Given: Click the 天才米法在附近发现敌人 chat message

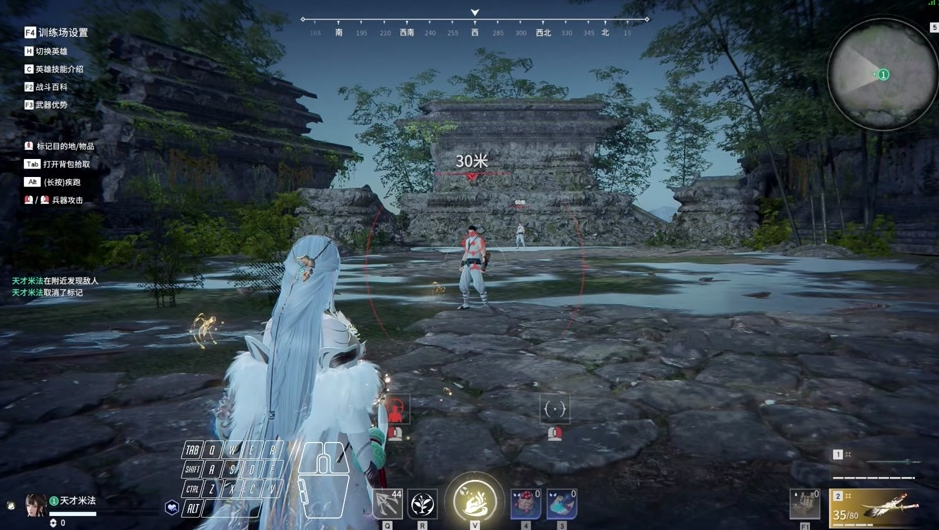Looking at the screenshot, I should [55, 281].
